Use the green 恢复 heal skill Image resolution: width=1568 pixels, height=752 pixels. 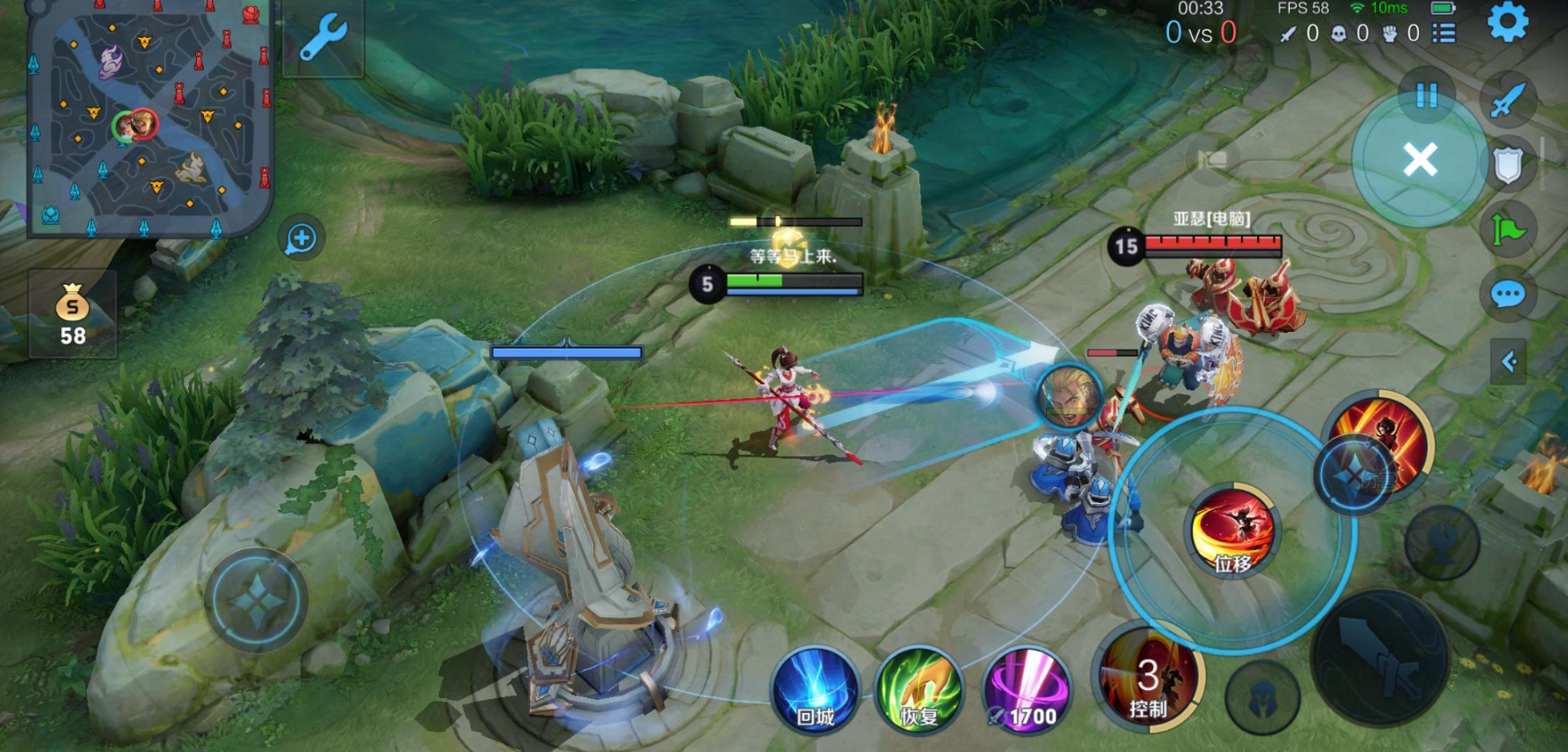point(918,690)
